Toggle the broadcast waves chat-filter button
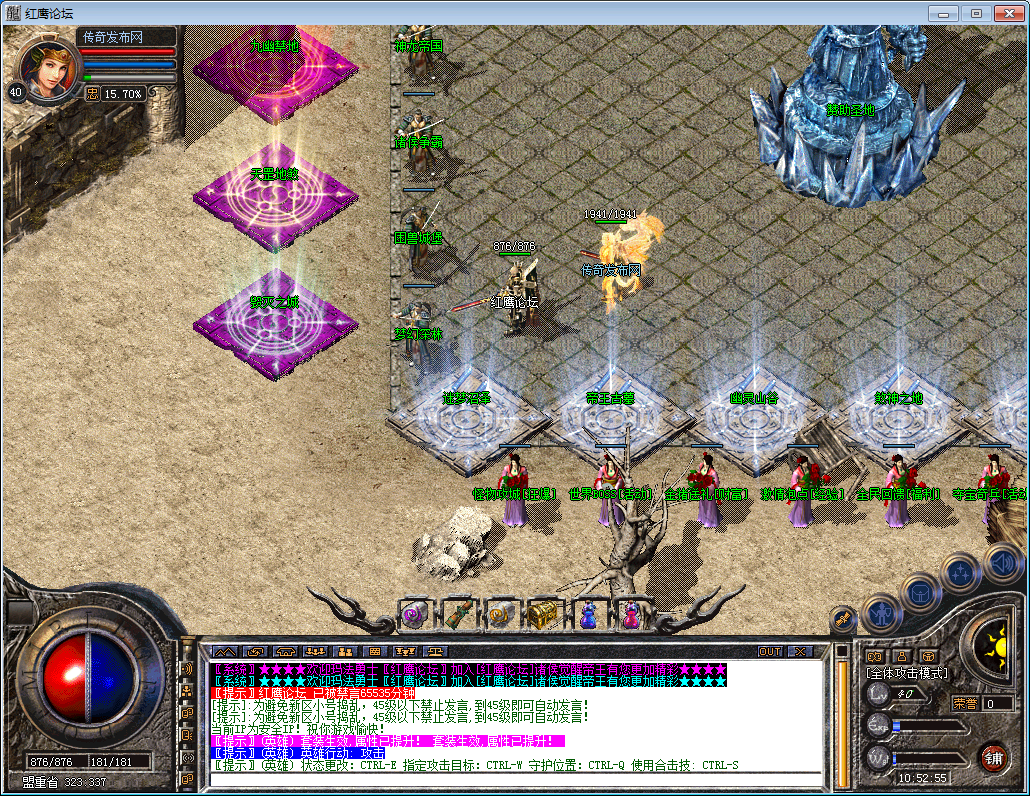This screenshot has width=1030, height=796. coord(186,668)
